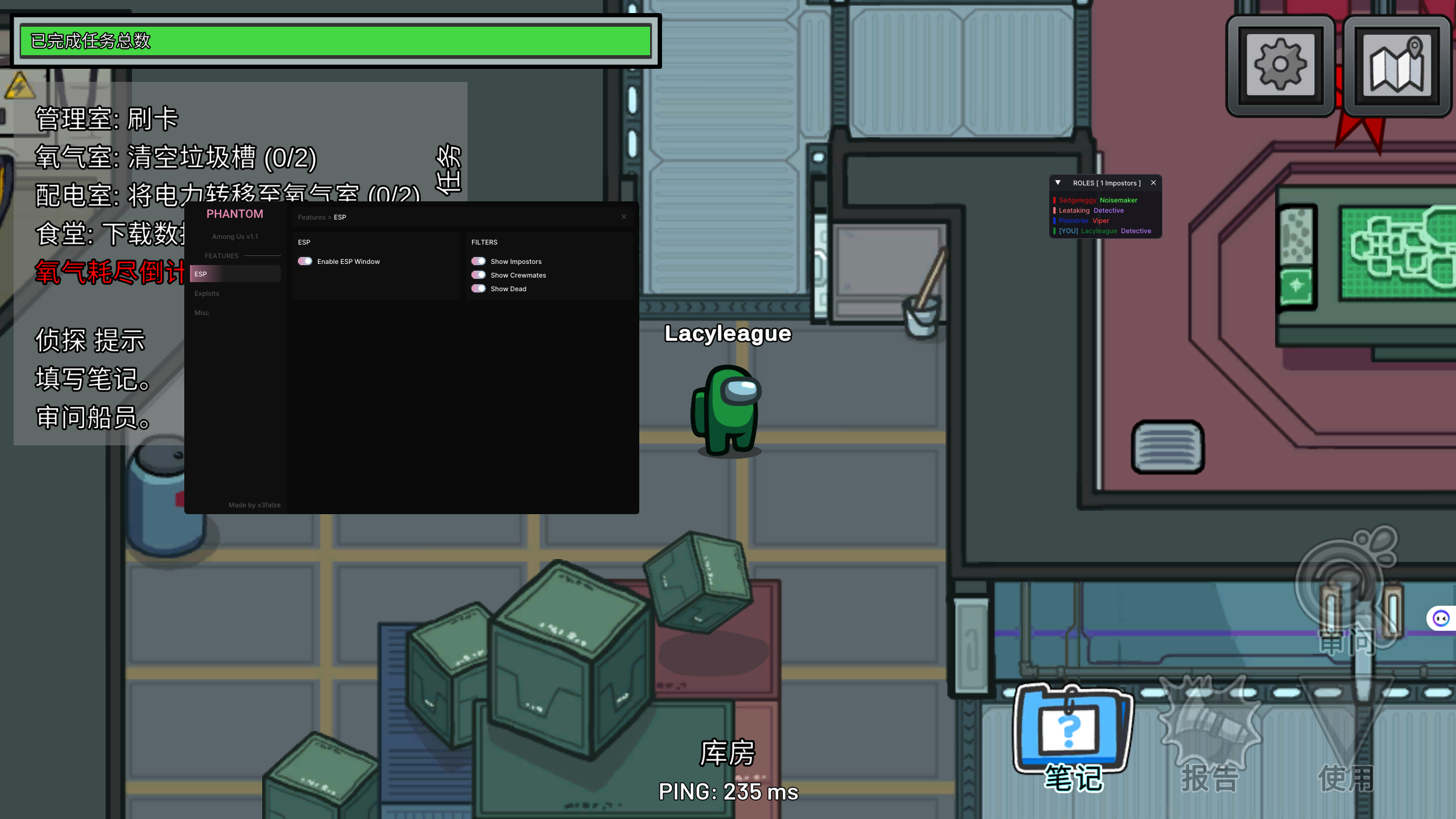Viewport: 1456px width, 819px height.
Task: Close the Phantom menu window
Action: (624, 217)
